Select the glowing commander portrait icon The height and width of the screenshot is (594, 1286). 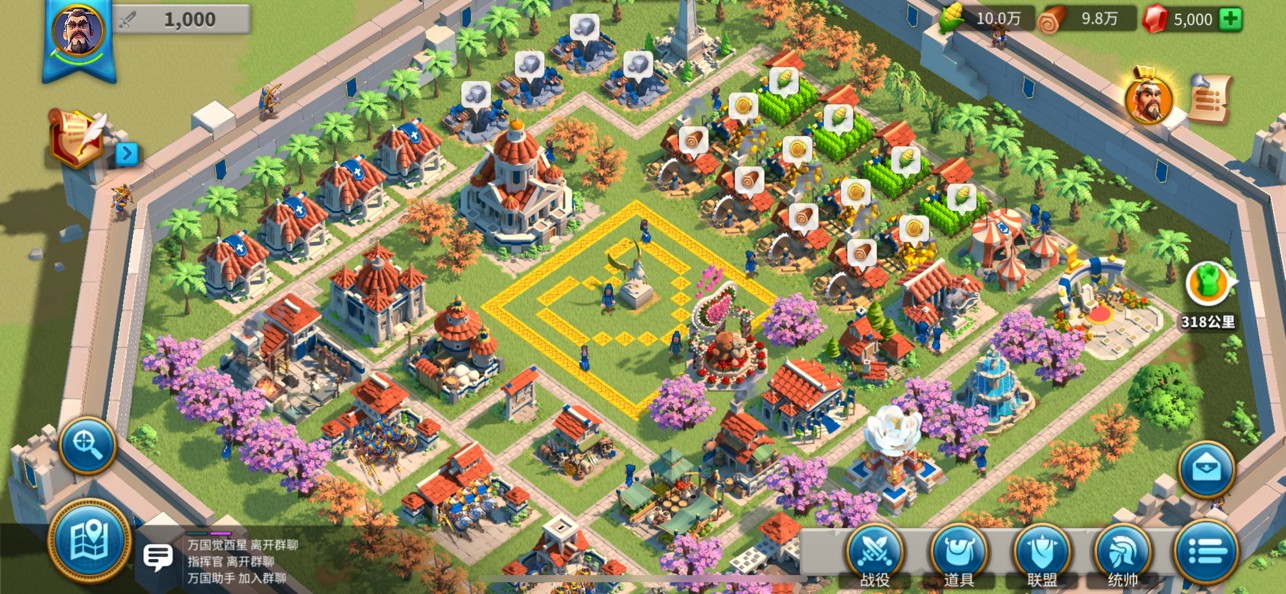[1149, 98]
